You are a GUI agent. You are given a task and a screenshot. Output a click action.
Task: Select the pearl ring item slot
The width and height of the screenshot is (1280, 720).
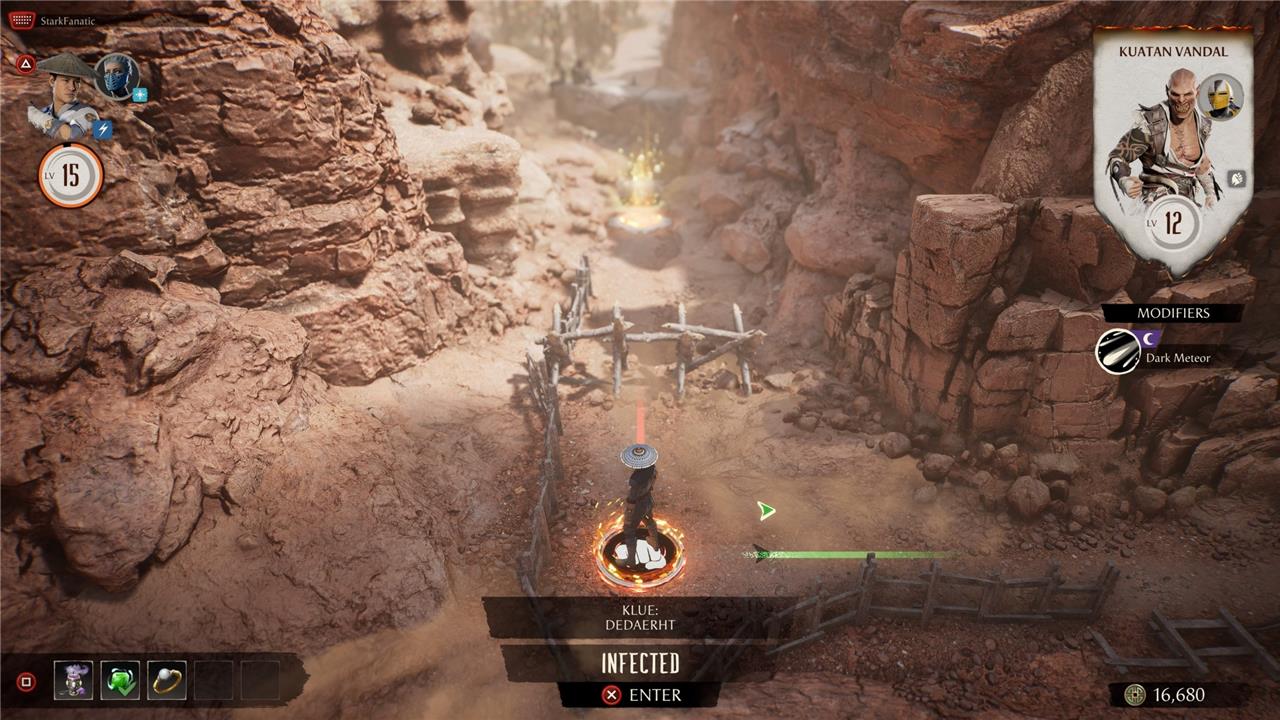[x=166, y=680]
